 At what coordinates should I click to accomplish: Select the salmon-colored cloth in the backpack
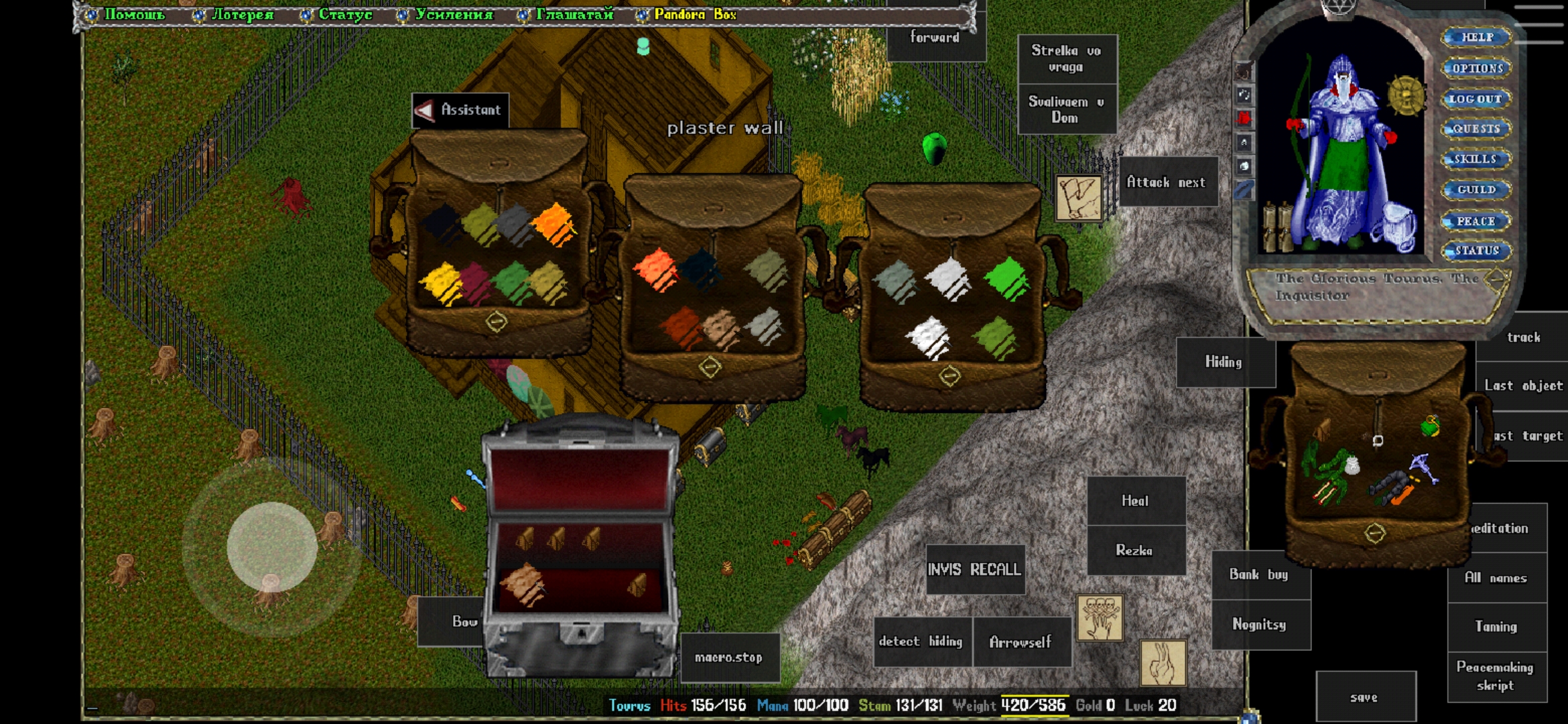click(x=655, y=269)
